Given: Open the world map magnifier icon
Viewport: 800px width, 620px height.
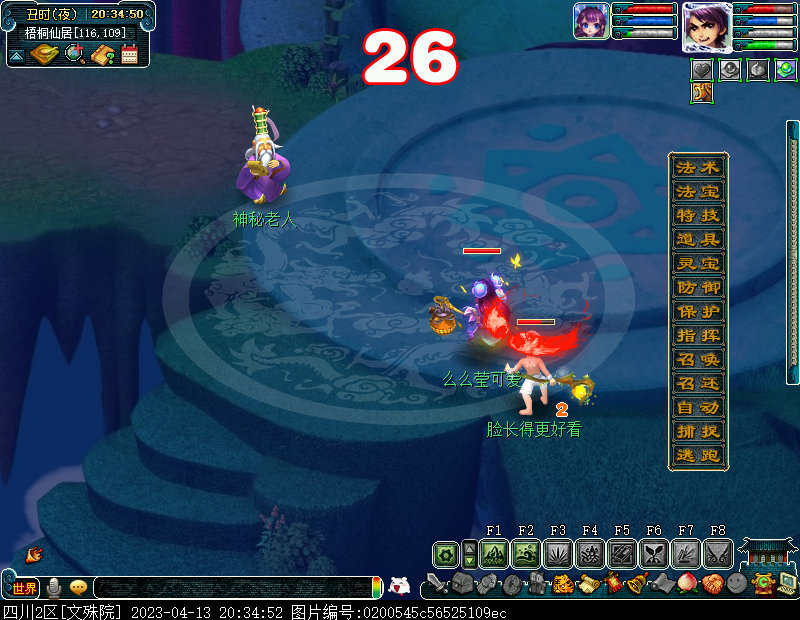Looking at the screenshot, I should 73,54.
